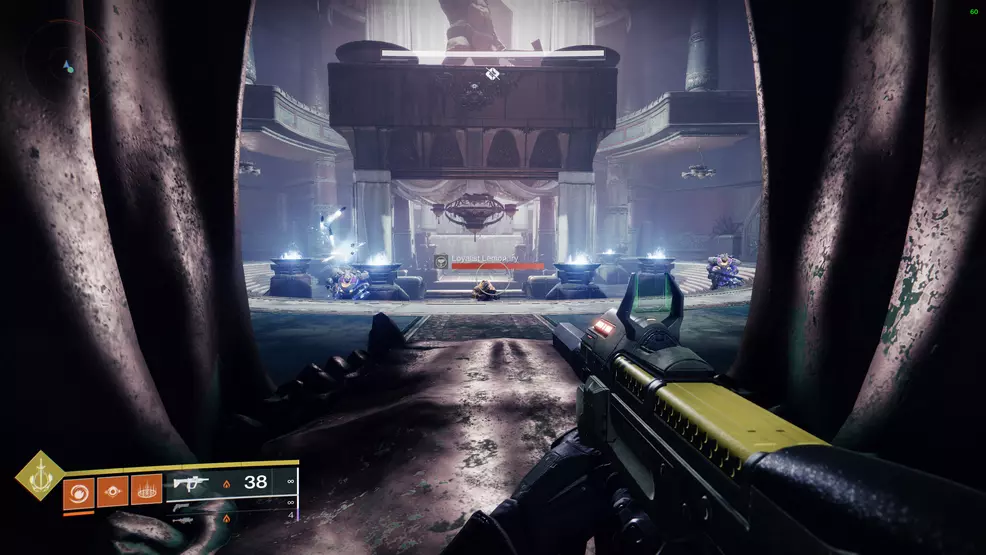Click the objective waypoint marker above the platform
The image size is (986, 555).
[492, 74]
